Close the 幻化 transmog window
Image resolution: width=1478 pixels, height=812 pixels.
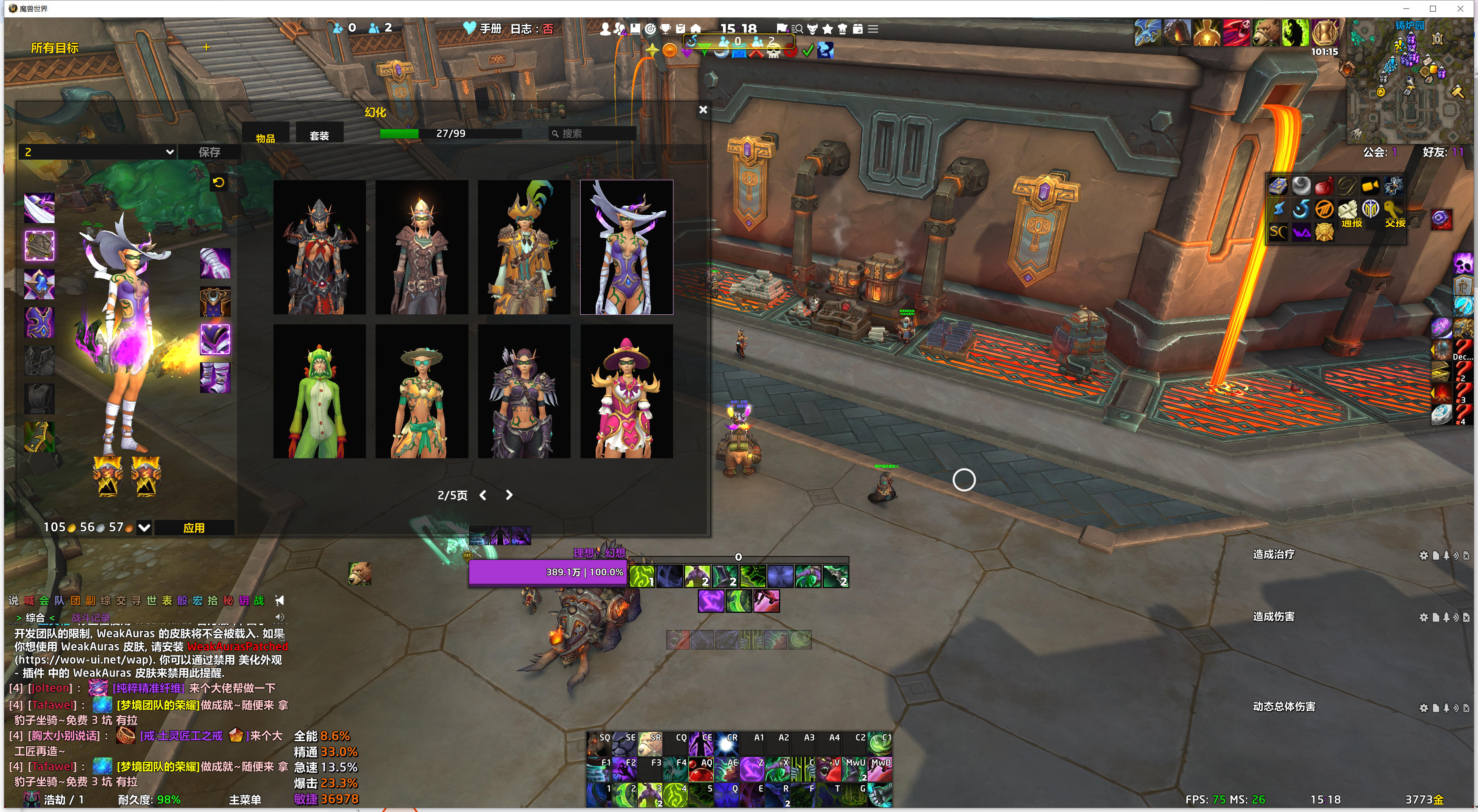point(703,109)
